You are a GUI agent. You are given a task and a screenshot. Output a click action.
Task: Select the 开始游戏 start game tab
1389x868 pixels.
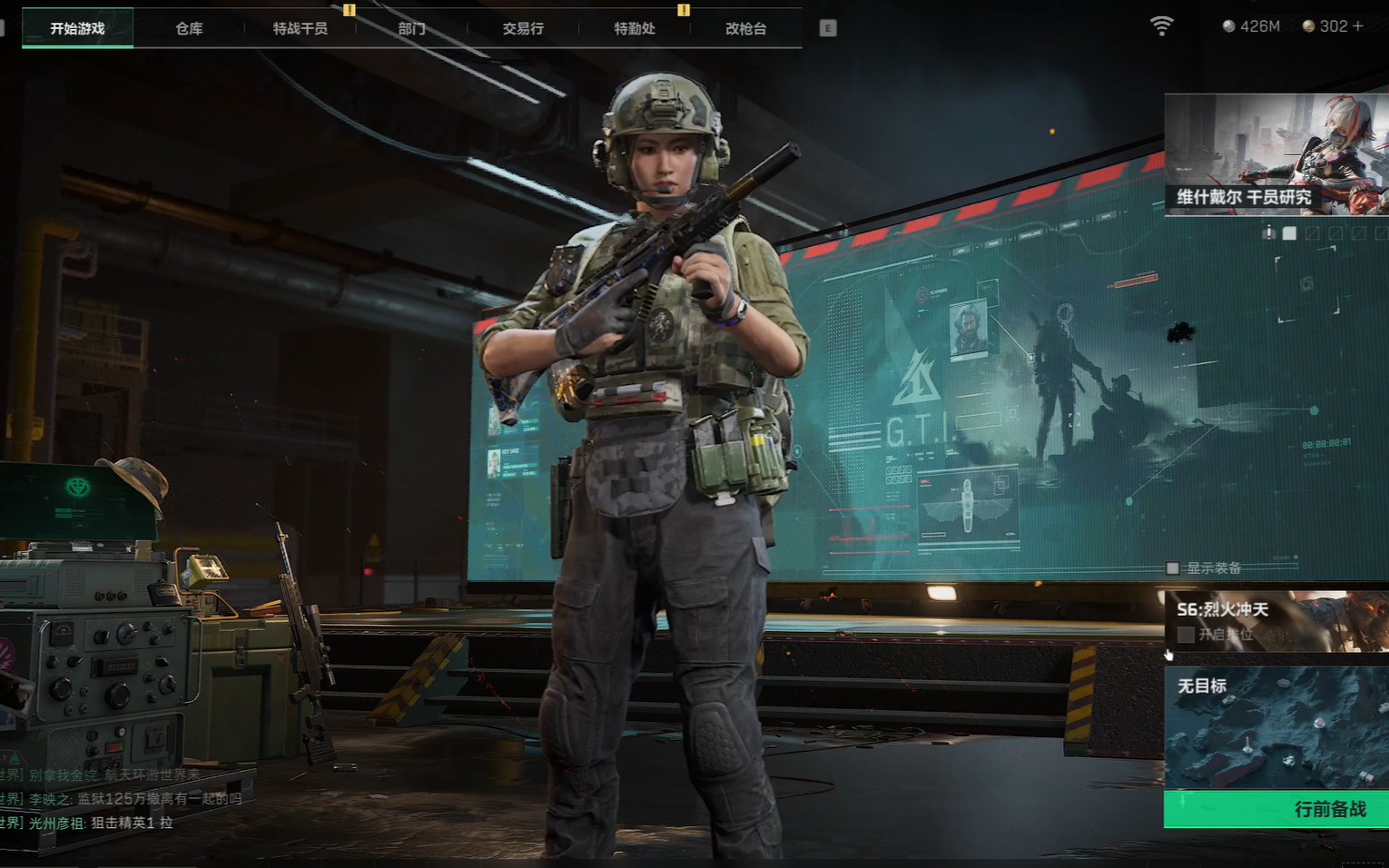pos(77,28)
